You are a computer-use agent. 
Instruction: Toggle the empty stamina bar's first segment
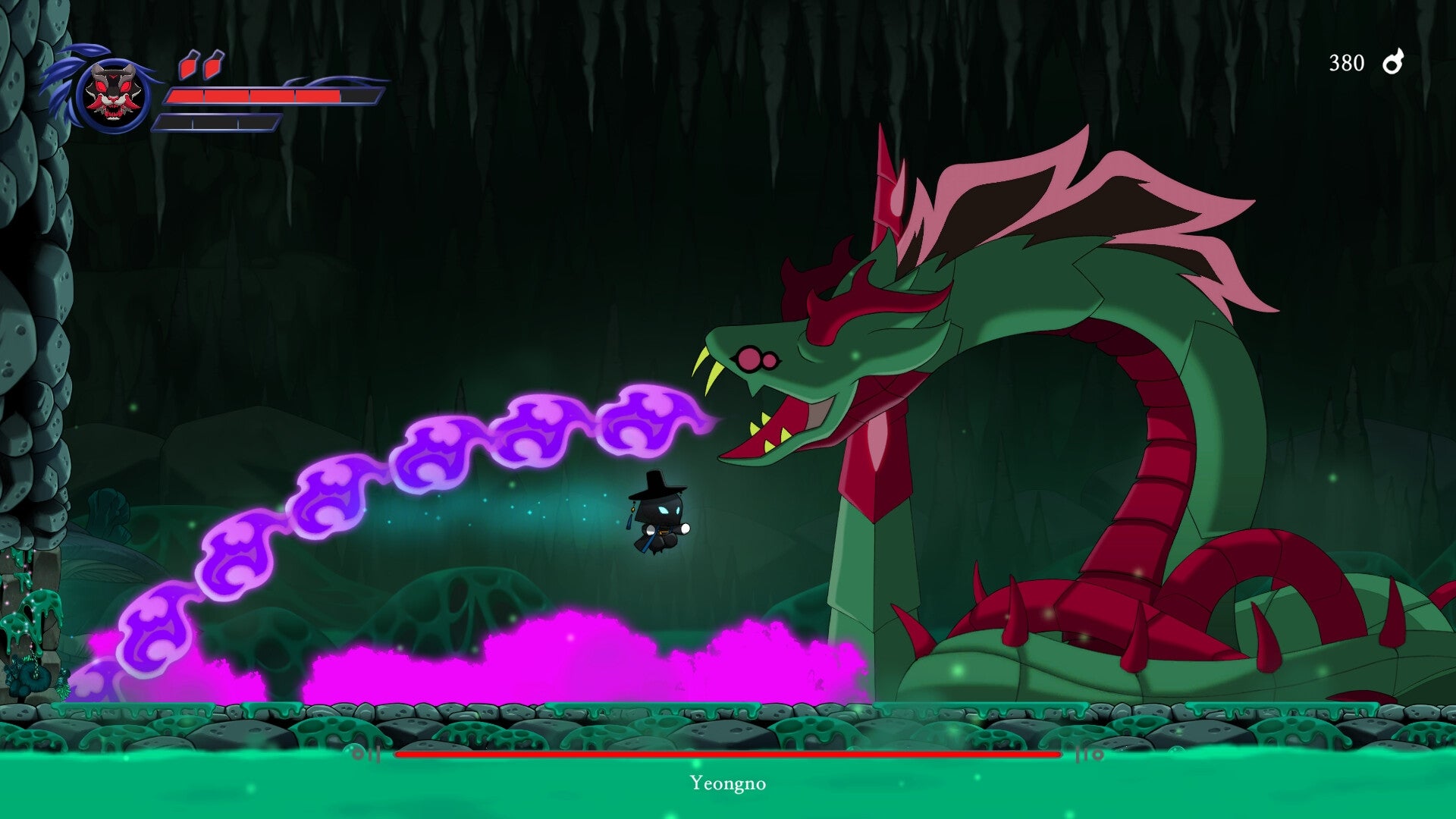(x=174, y=121)
